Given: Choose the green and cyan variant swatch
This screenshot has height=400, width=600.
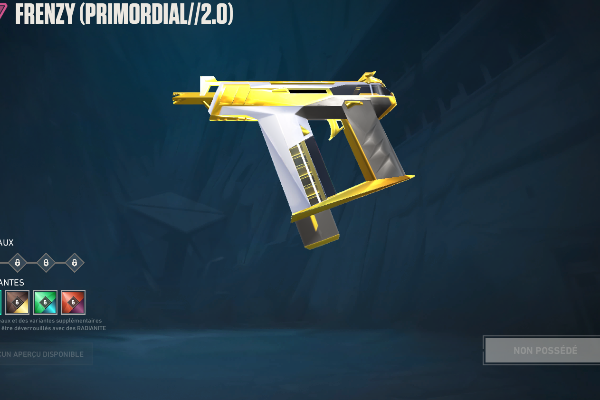Looking at the screenshot, I should click(x=45, y=302).
